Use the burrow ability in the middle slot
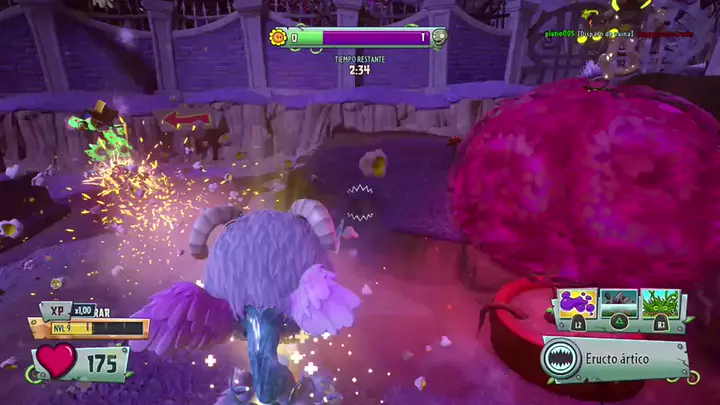This screenshot has width=720, height=405. click(x=619, y=303)
